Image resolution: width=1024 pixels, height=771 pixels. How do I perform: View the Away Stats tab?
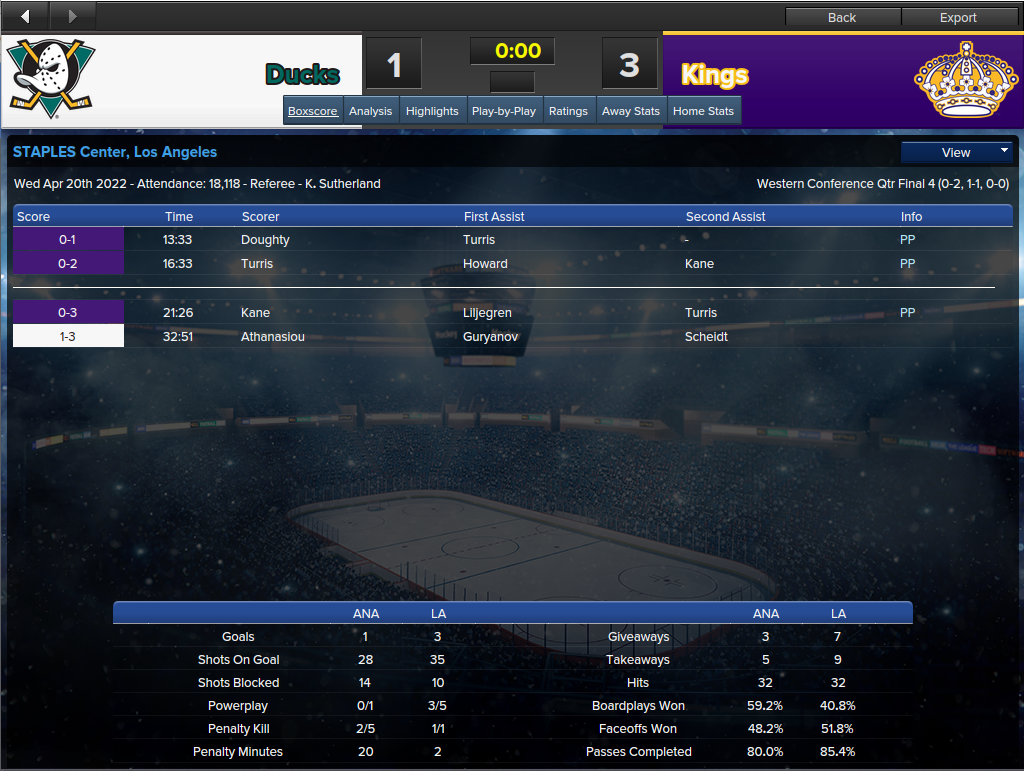(631, 111)
